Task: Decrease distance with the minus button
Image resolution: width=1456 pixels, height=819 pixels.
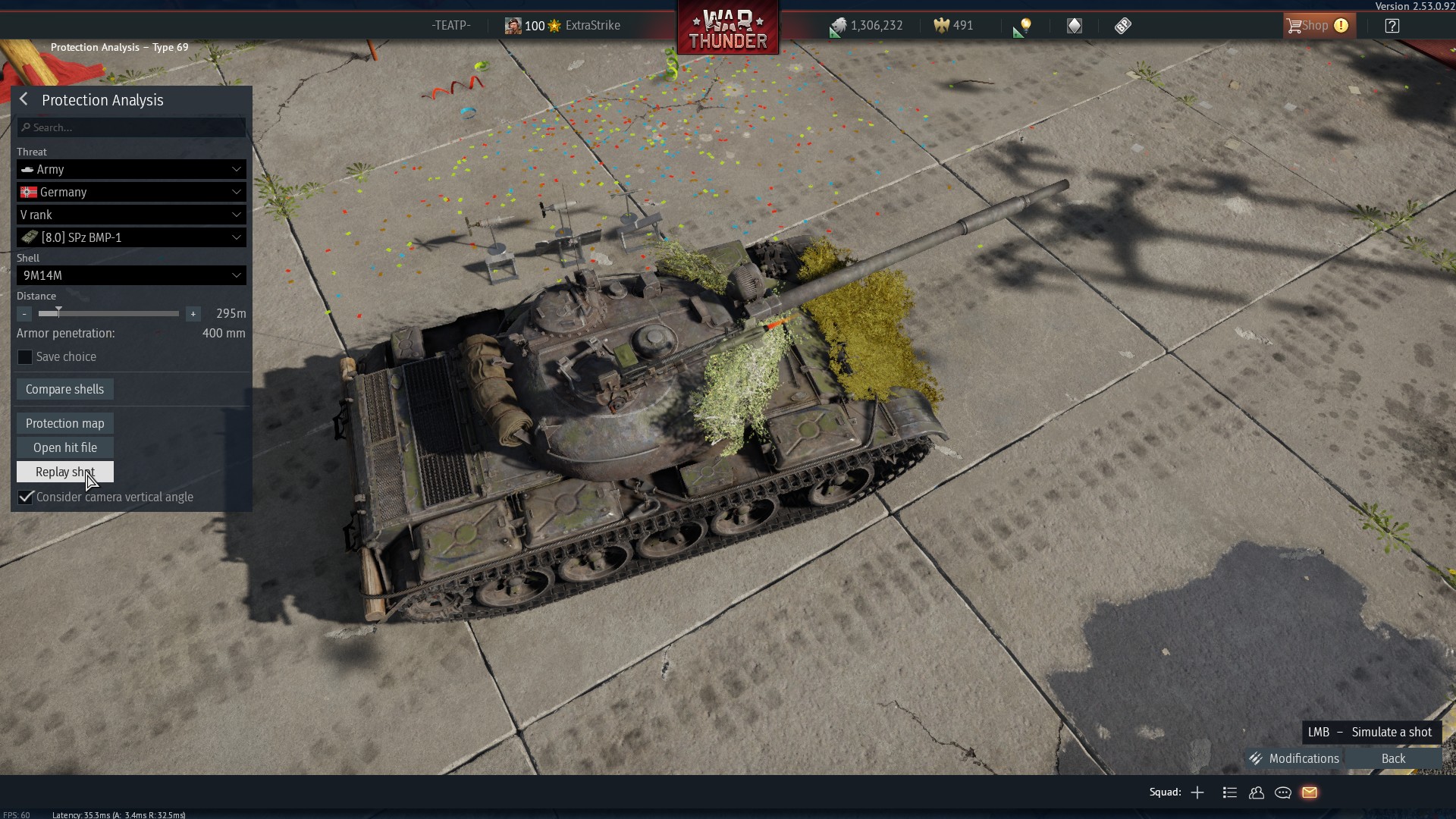Action: (x=24, y=314)
